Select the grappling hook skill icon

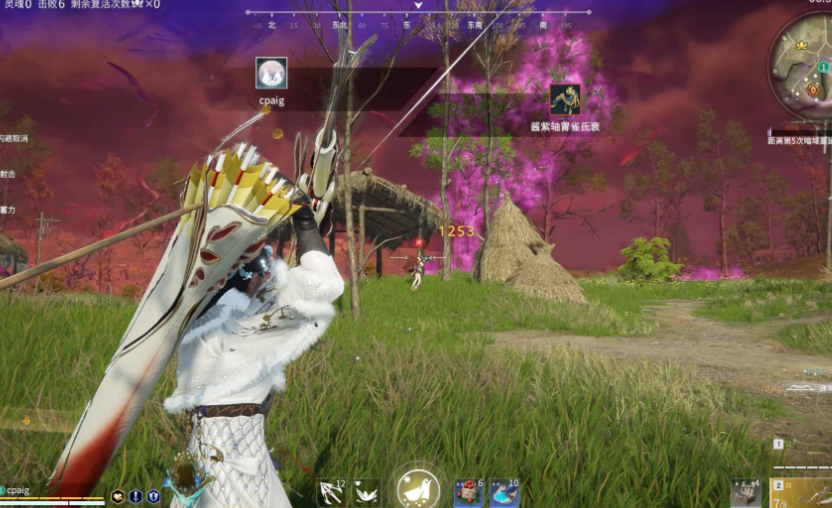(332, 491)
